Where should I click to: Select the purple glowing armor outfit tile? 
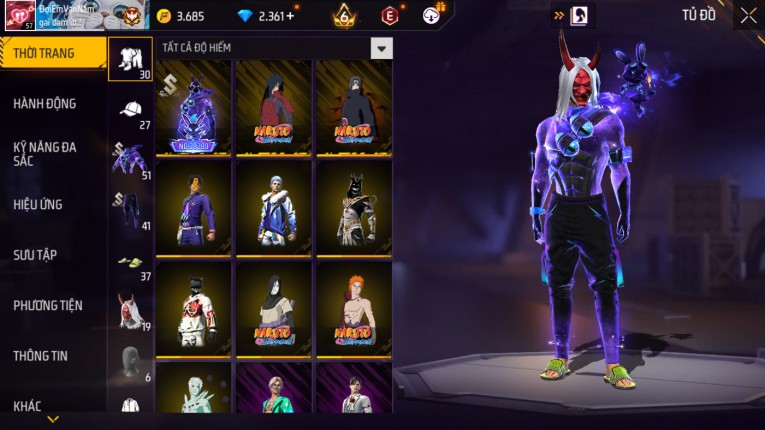[x=194, y=108]
